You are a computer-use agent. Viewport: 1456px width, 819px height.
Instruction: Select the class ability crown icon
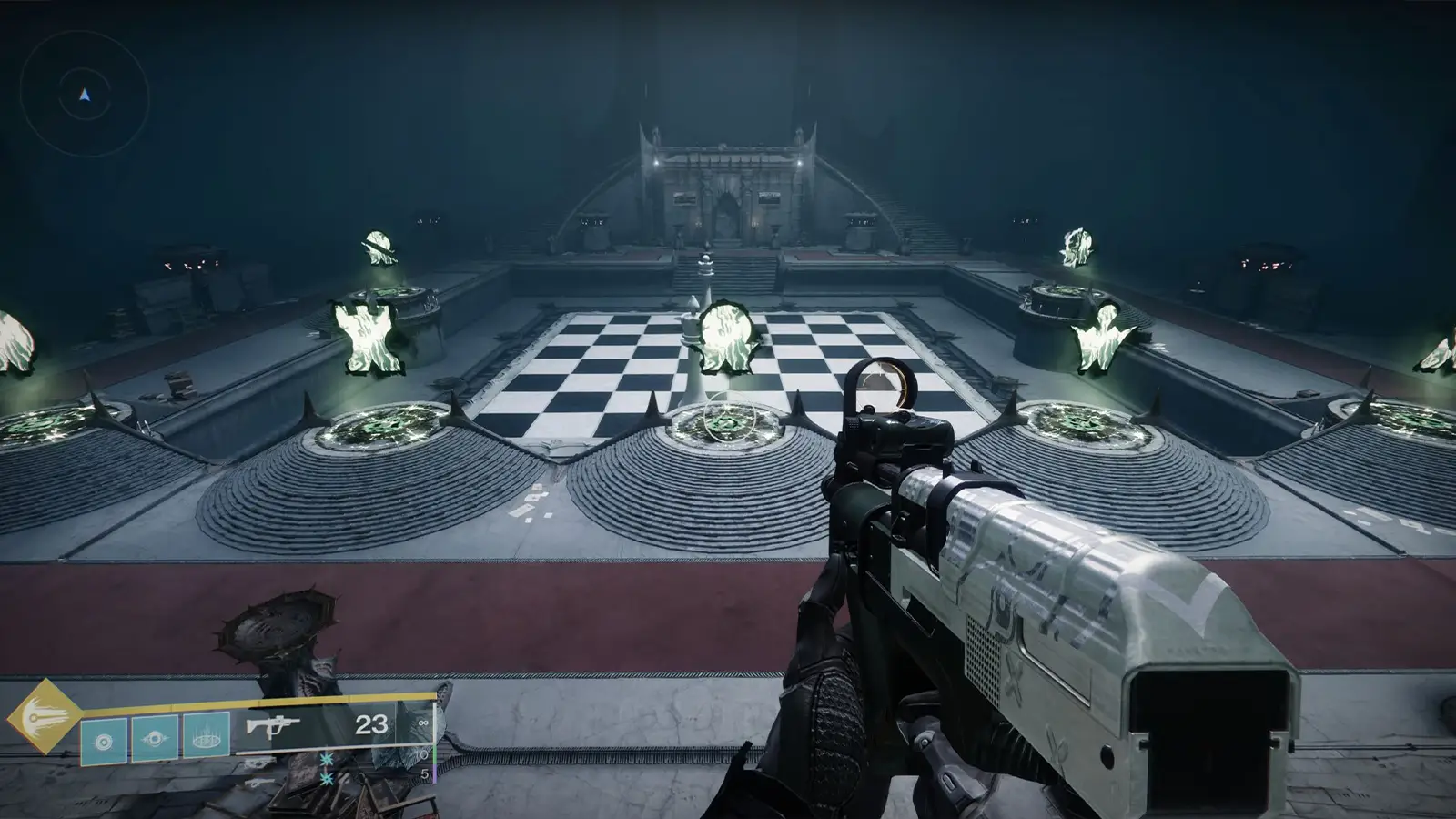point(206,738)
